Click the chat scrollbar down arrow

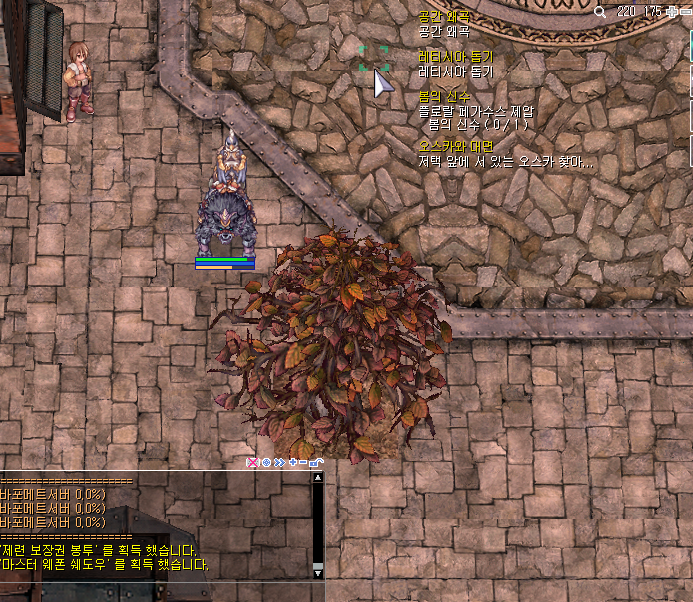point(318,568)
